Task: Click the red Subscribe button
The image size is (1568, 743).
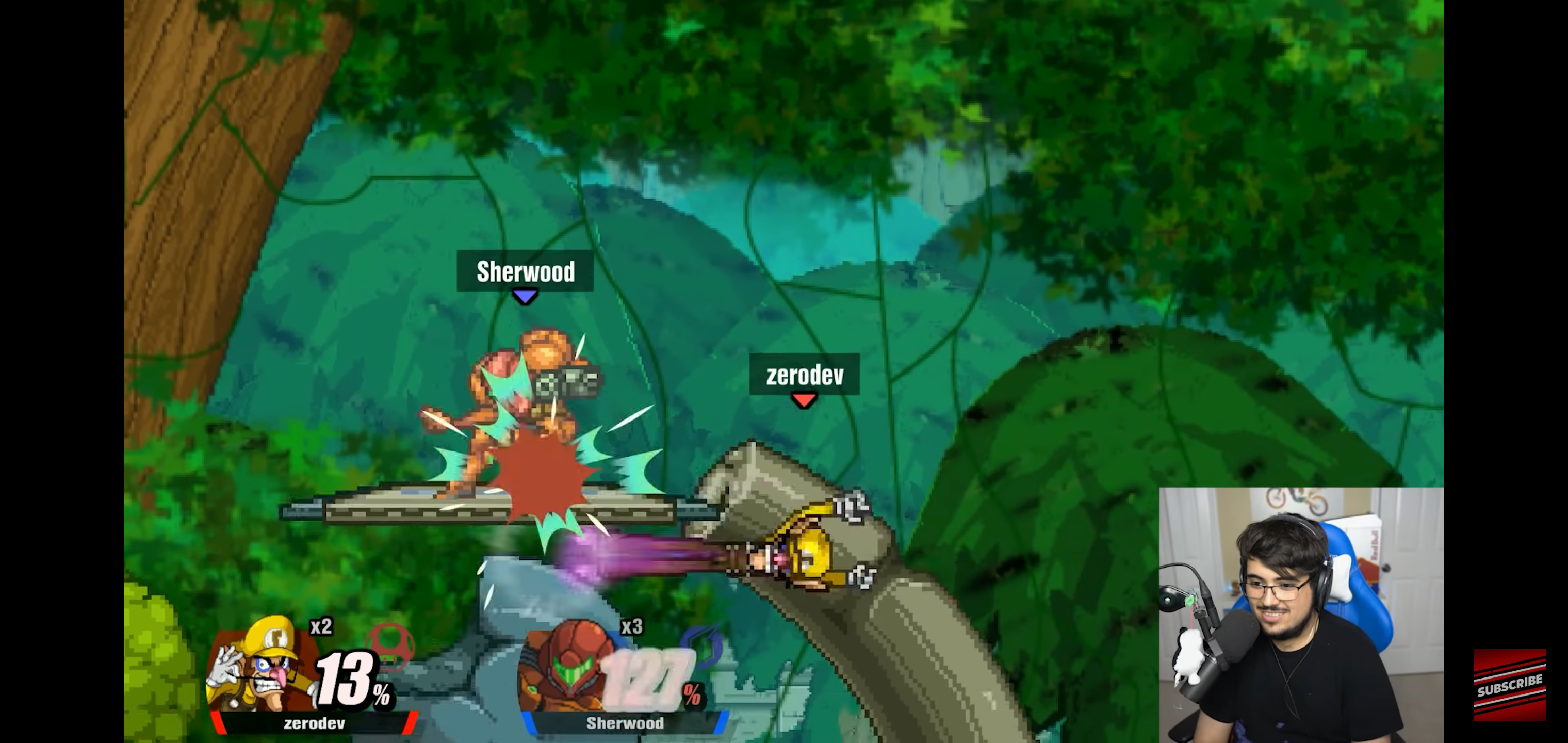Action: coord(1510,685)
